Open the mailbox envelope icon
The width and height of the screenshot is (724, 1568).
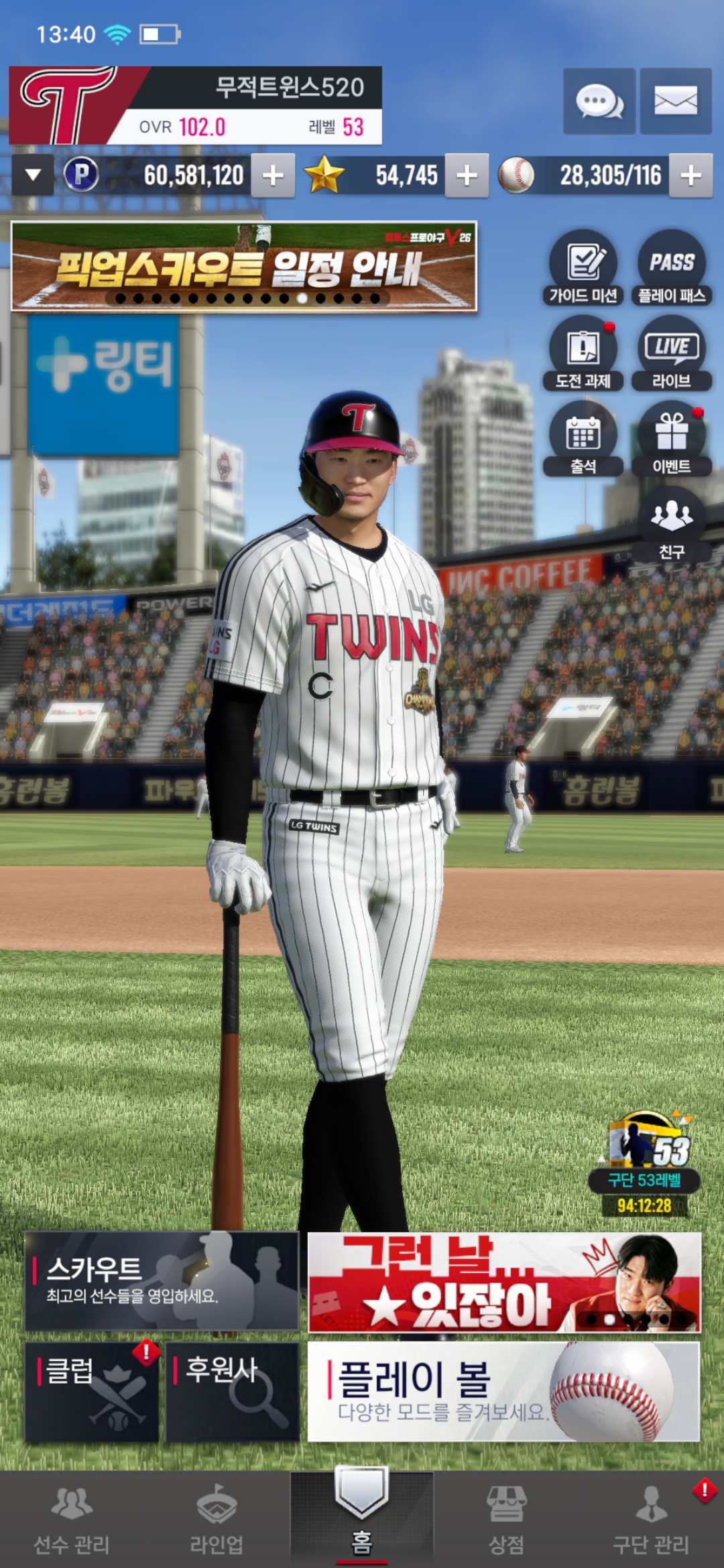click(x=675, y=101)
